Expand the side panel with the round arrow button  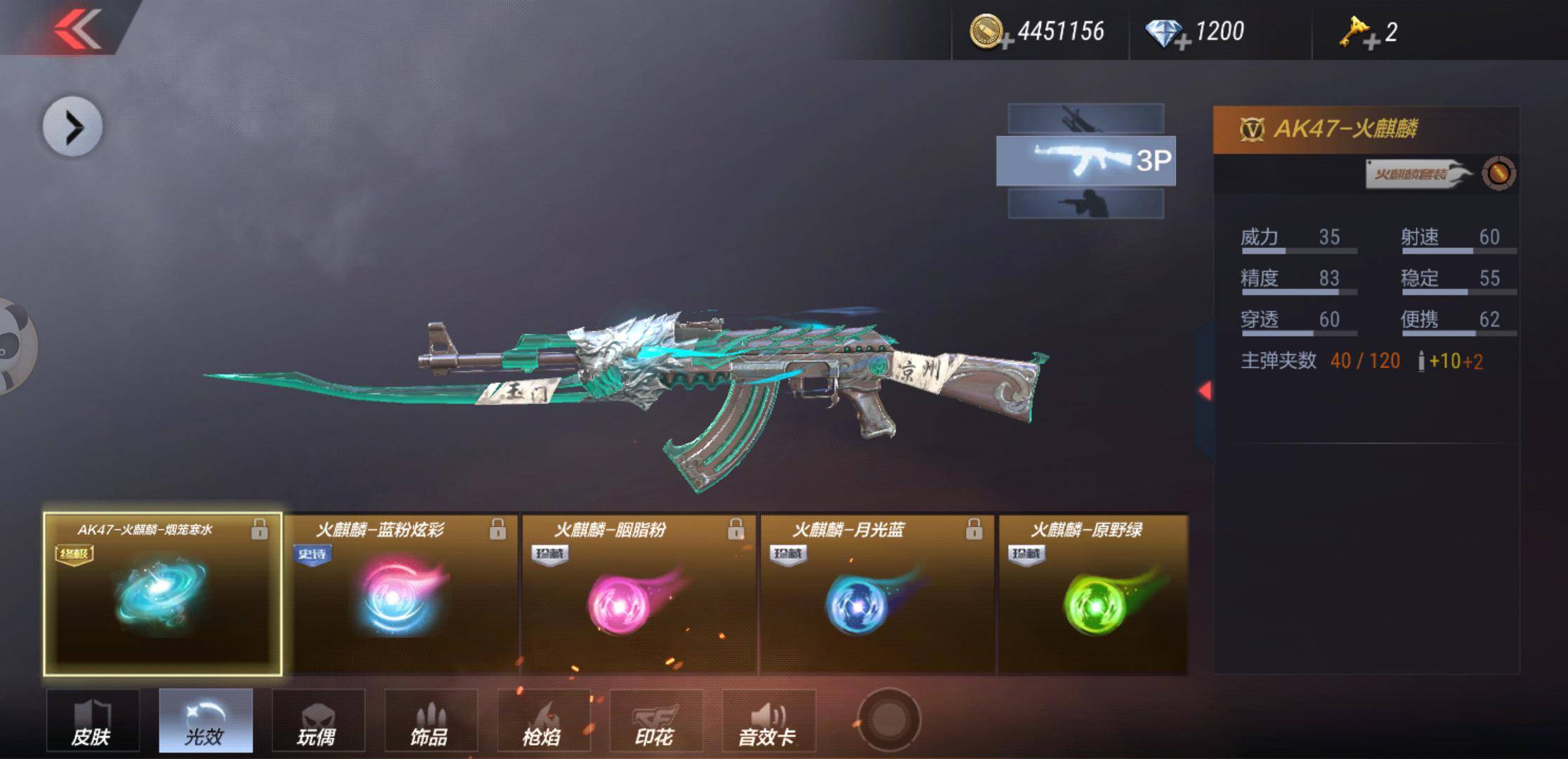[x=72, y=127]
